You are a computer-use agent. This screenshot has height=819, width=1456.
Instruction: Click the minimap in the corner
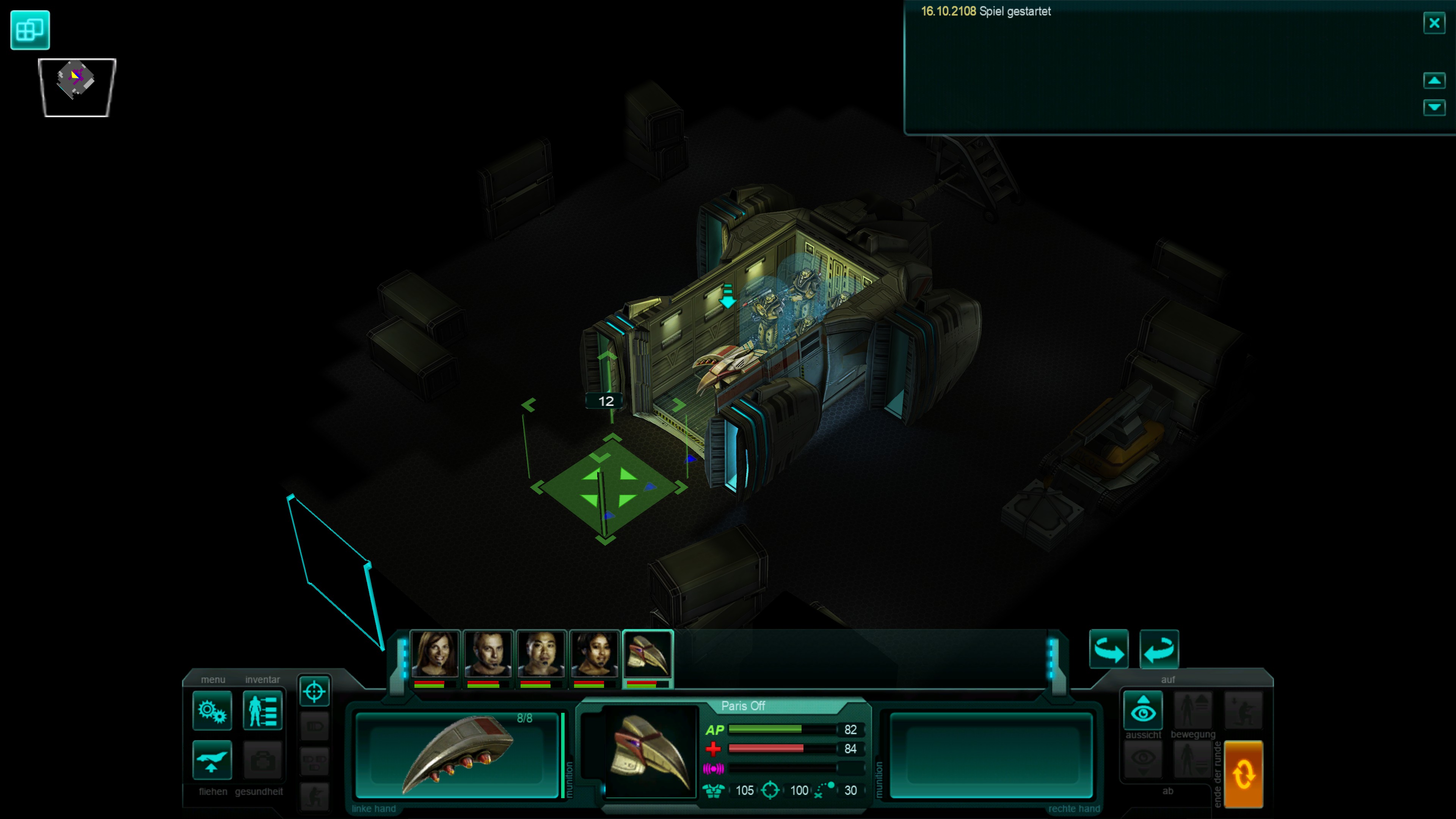pyautogui.click(x=76, y=87)
